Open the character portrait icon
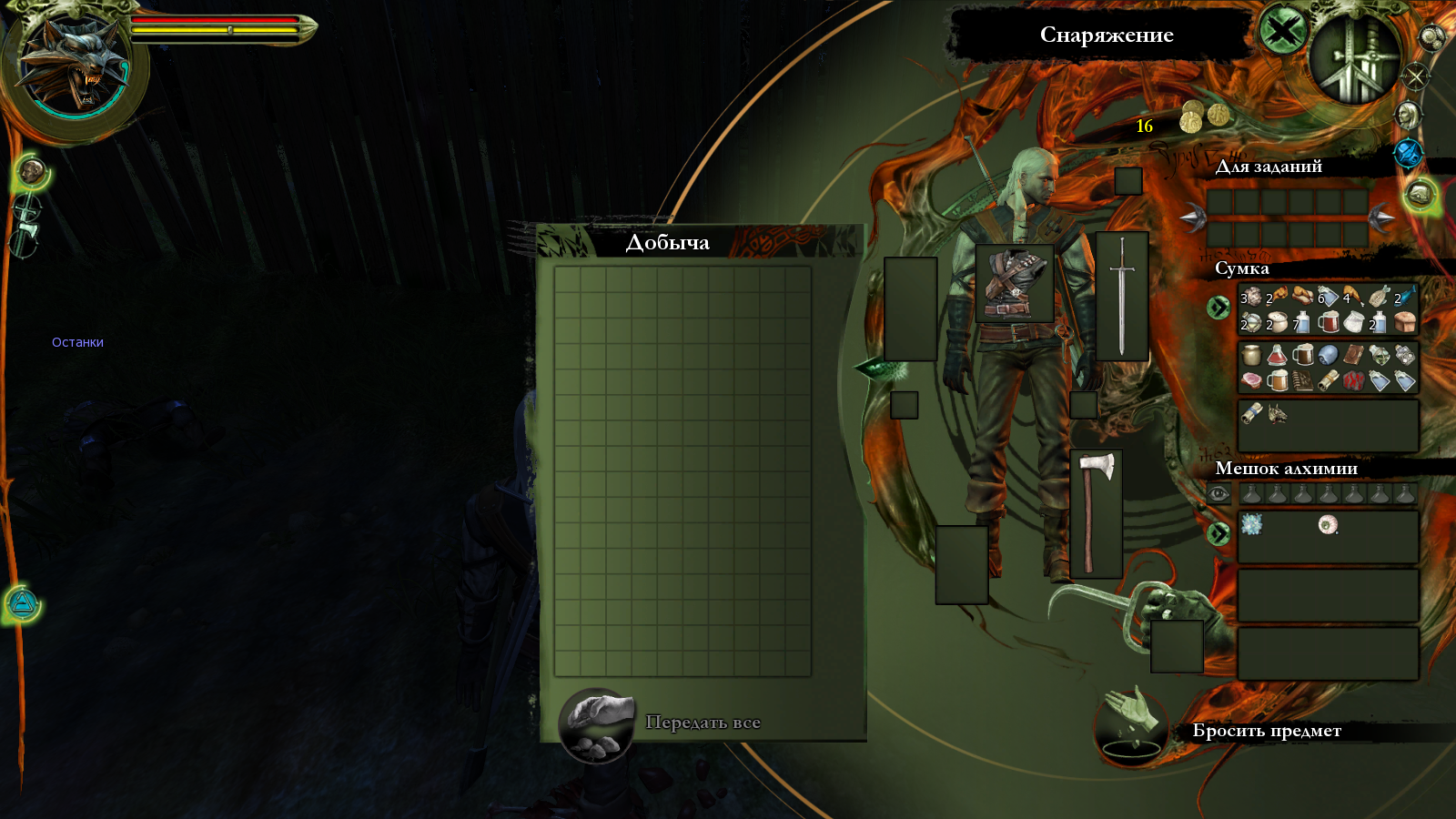 1408,116
